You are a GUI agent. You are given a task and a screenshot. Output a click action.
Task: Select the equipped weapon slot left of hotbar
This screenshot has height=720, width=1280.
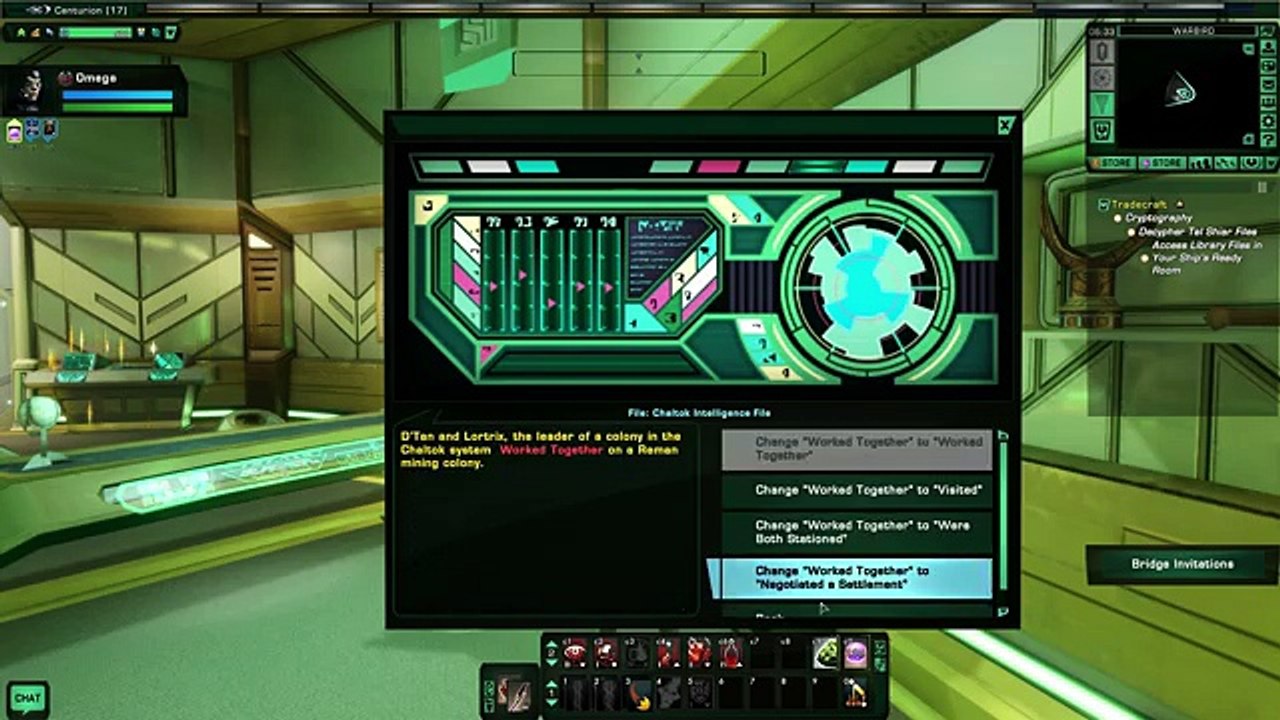pyautogui.click(x=520, y=693)
